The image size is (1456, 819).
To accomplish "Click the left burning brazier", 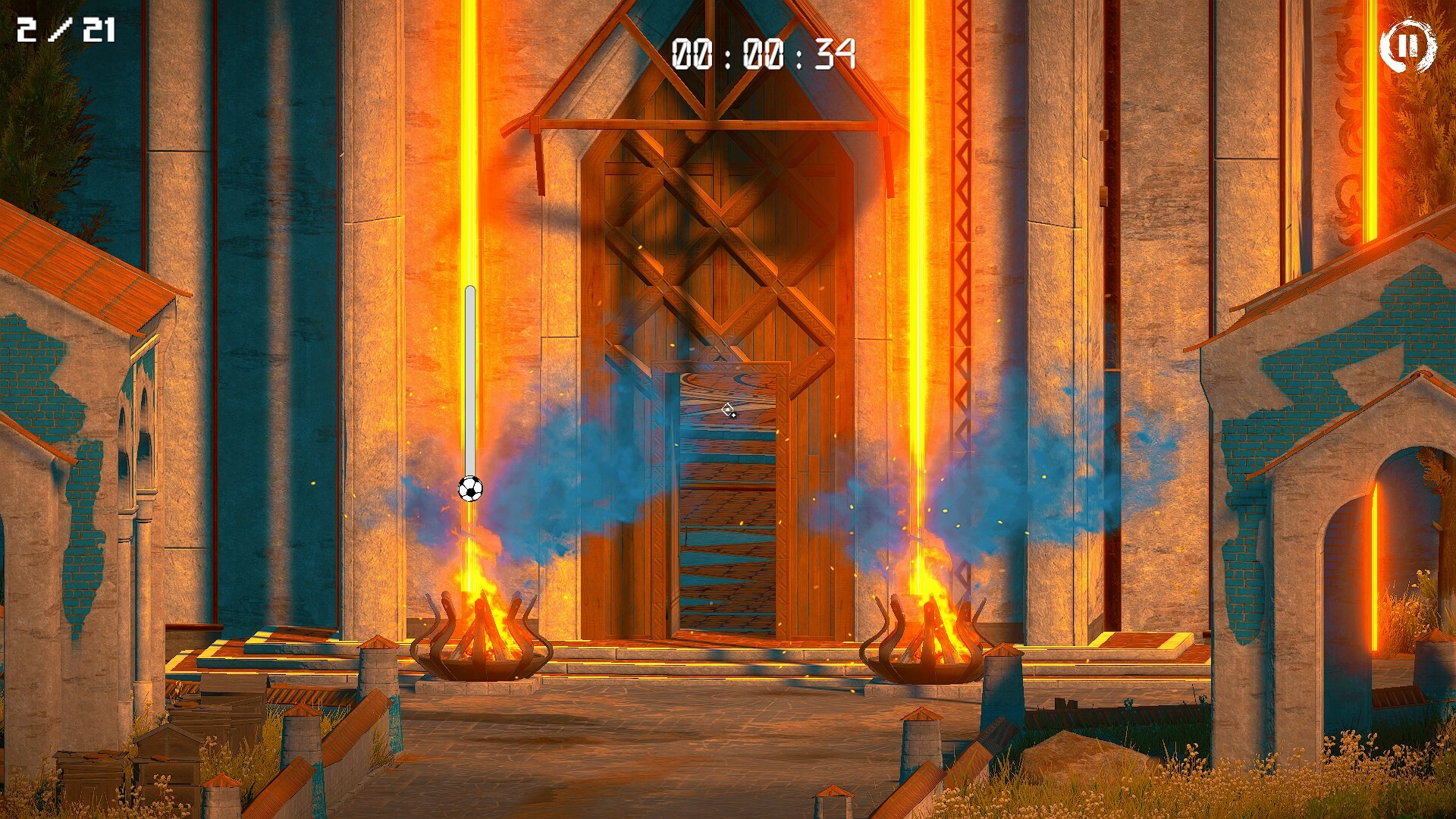I will point(481,646).
